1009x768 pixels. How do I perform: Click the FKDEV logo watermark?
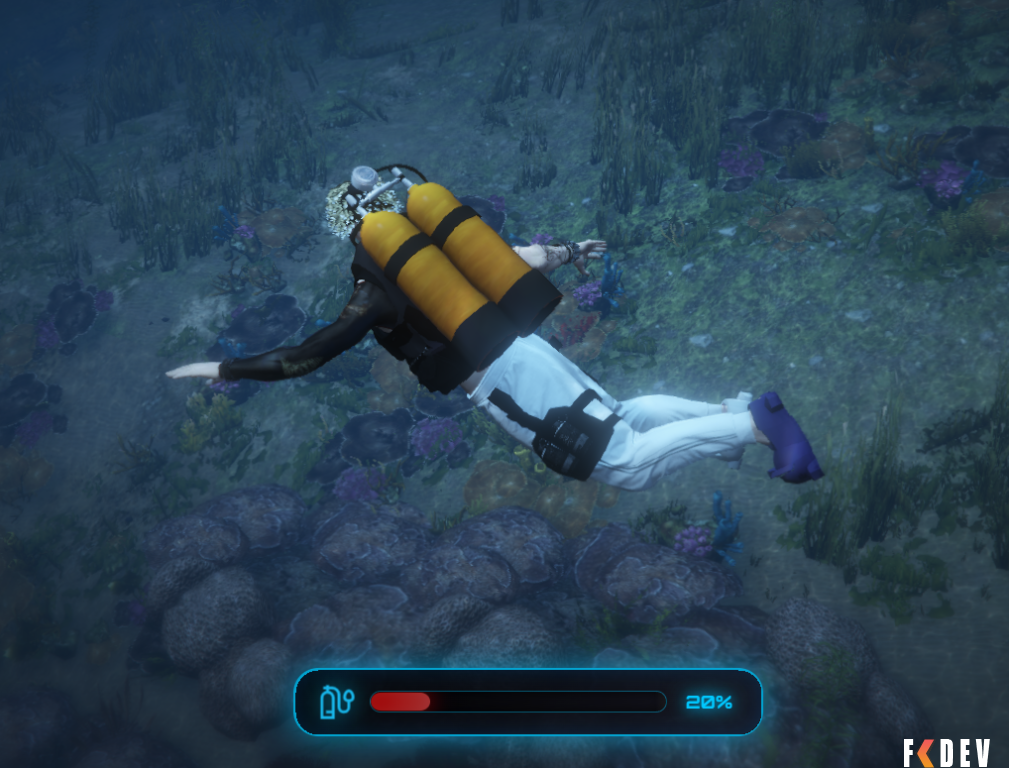946,752
